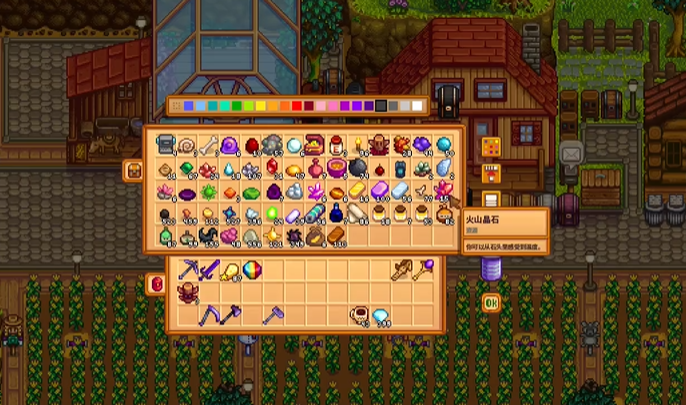The image size is (686, 405).
Task: Choose the yellow chest color swatch
Action: tap(261, 106)
